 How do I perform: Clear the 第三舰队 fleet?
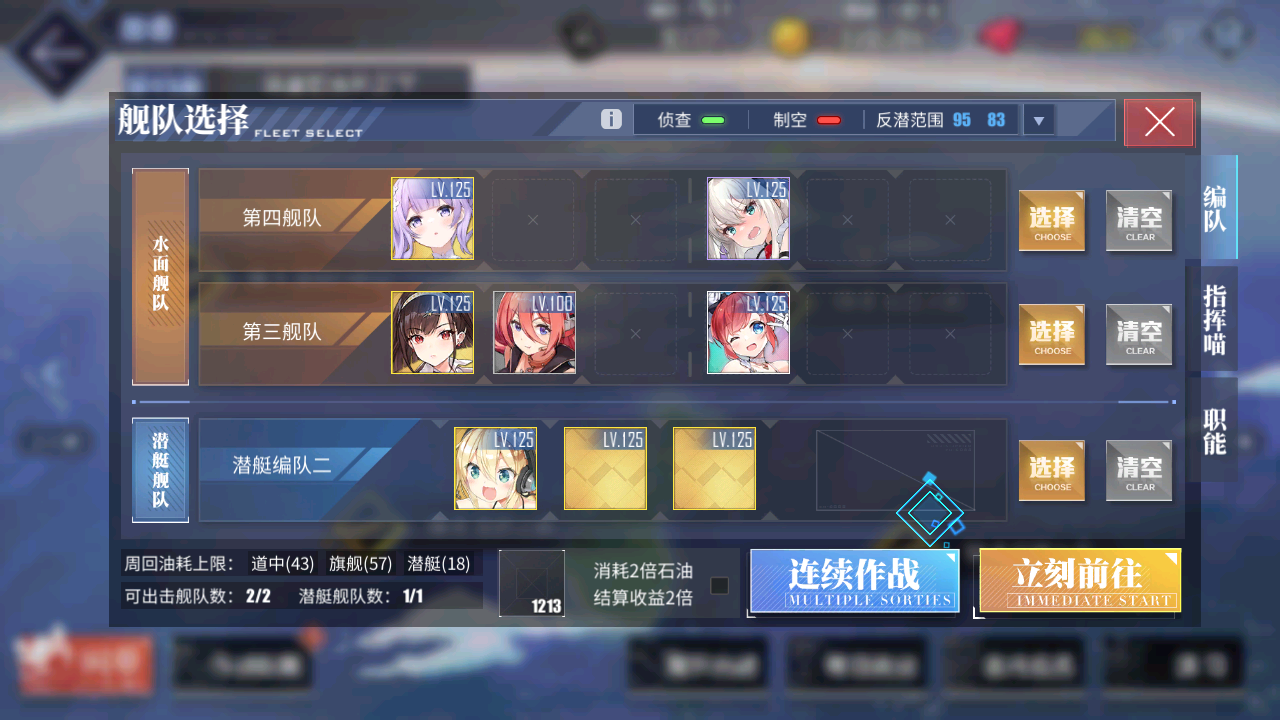pos(1139,335)
